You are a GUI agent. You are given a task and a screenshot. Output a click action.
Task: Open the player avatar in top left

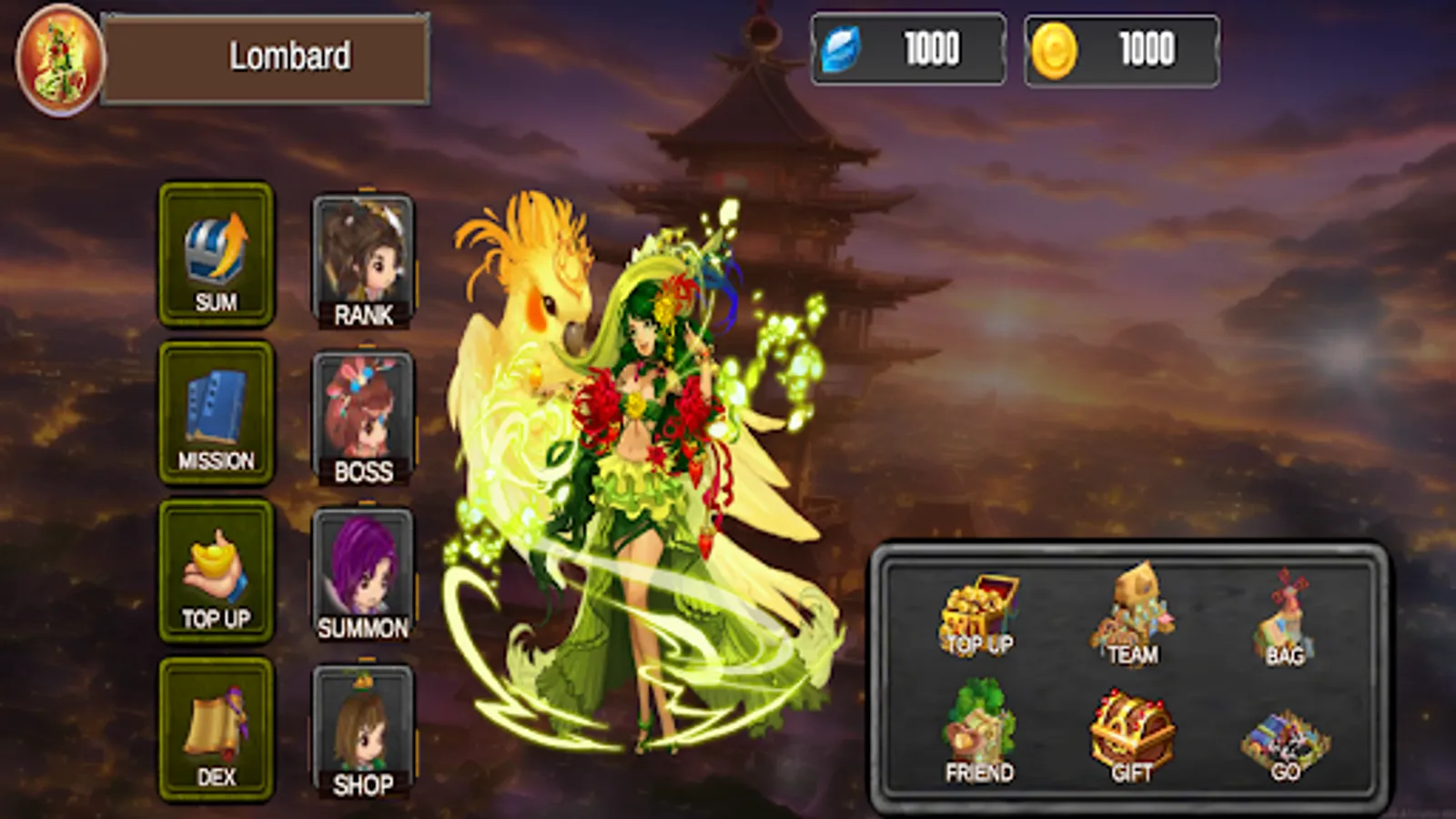[x=56, y=56]
